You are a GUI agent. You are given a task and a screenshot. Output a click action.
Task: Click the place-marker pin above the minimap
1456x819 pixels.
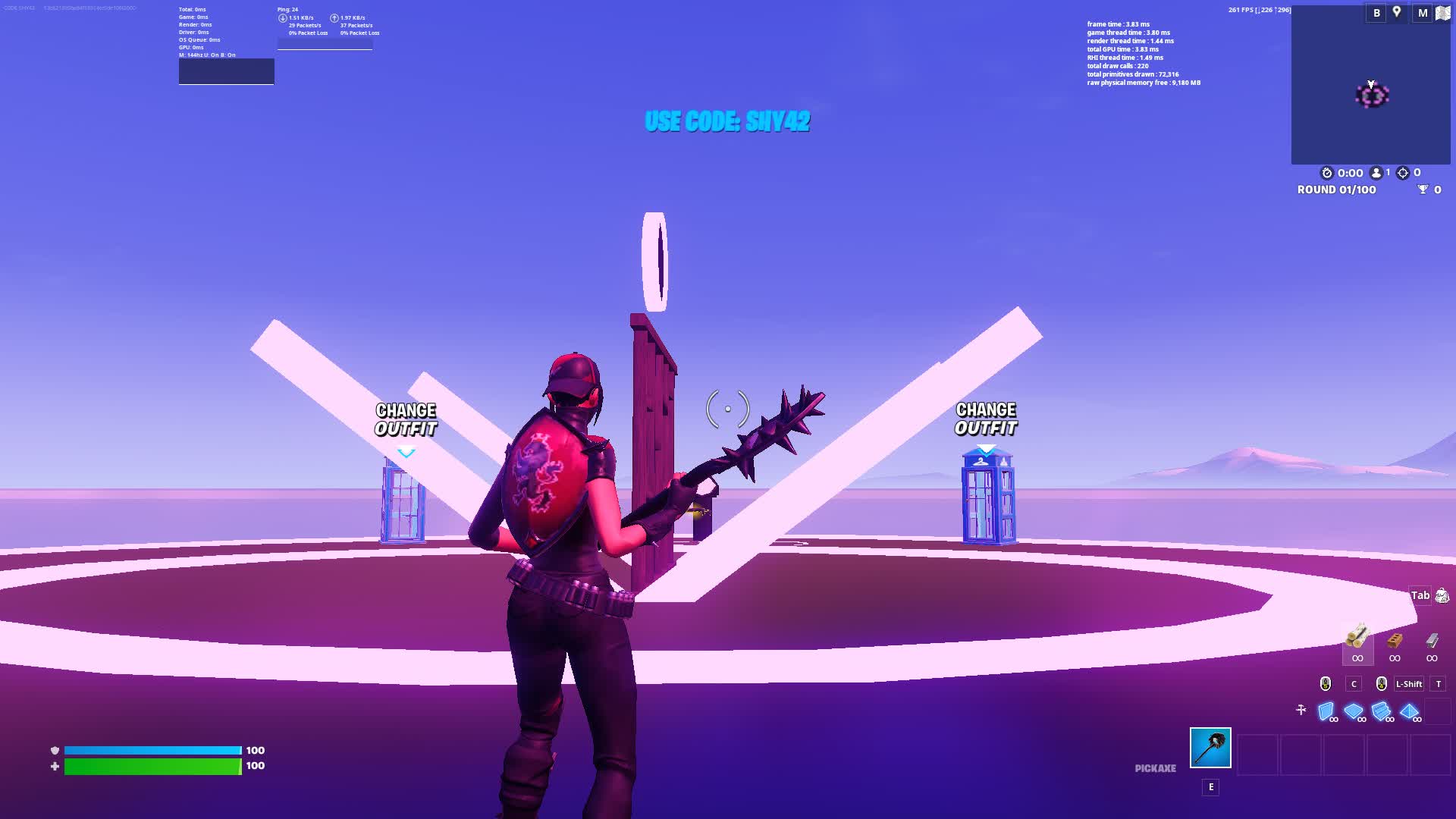click(1396, 11)
